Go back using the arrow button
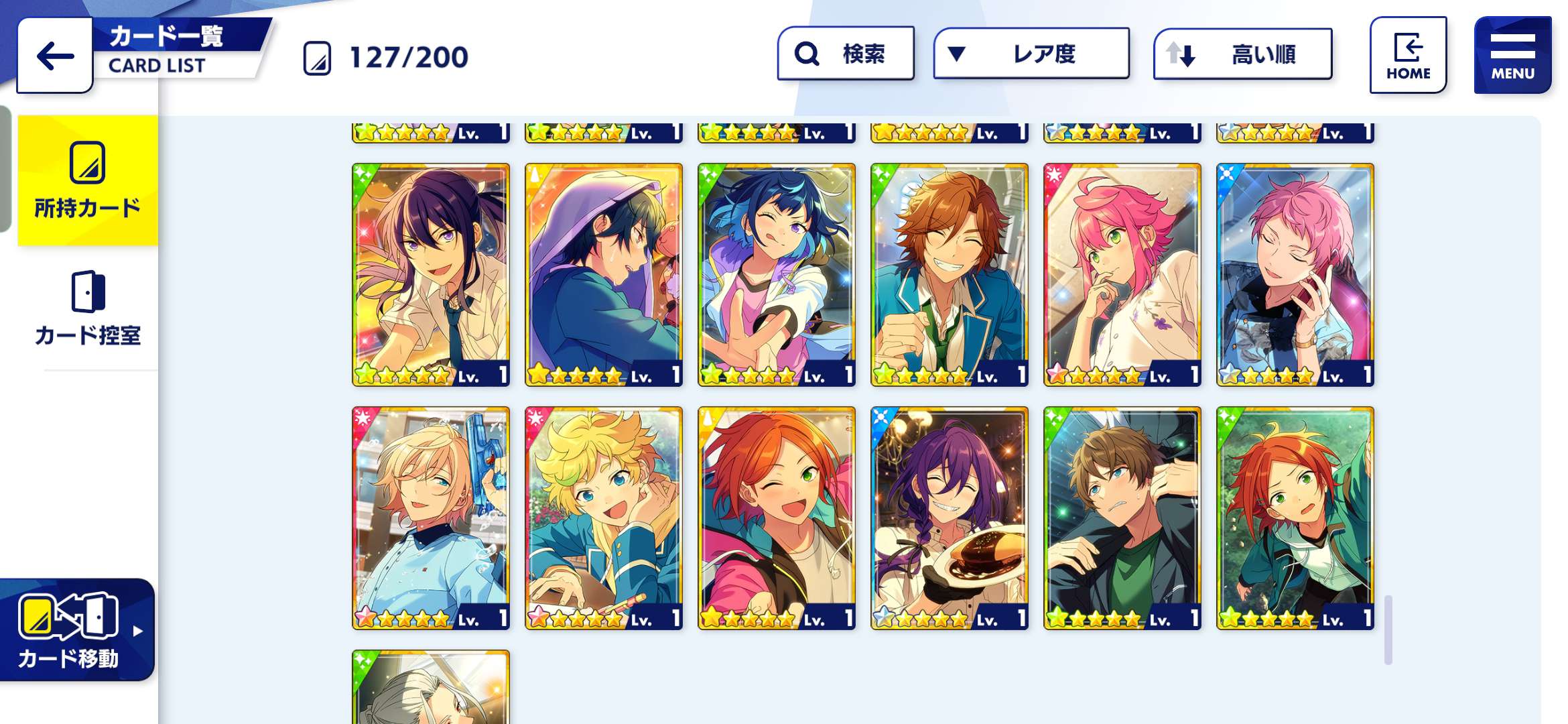The width and height of the screenshot is (1568, 724). point(55,56)
